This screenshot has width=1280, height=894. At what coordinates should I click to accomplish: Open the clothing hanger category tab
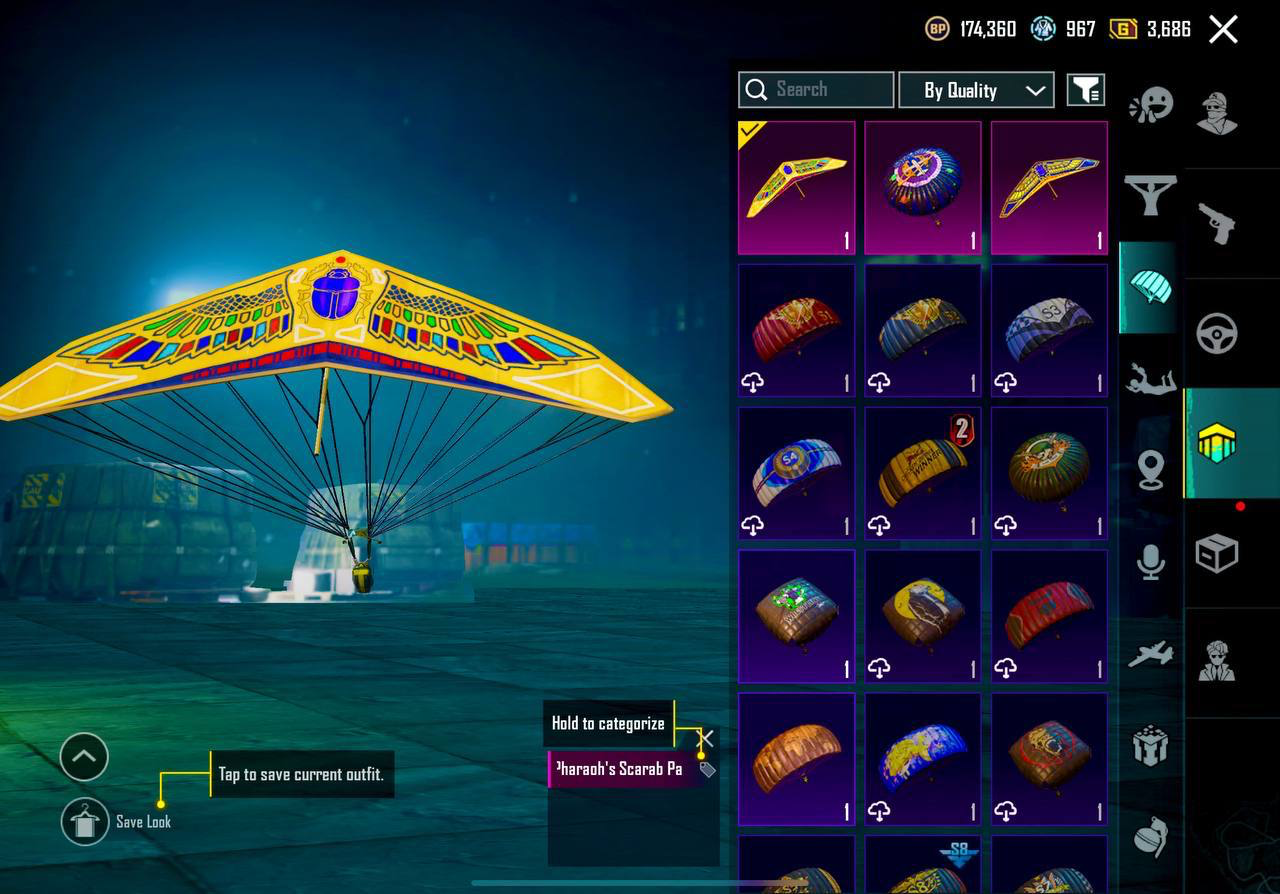[1150, 194]
